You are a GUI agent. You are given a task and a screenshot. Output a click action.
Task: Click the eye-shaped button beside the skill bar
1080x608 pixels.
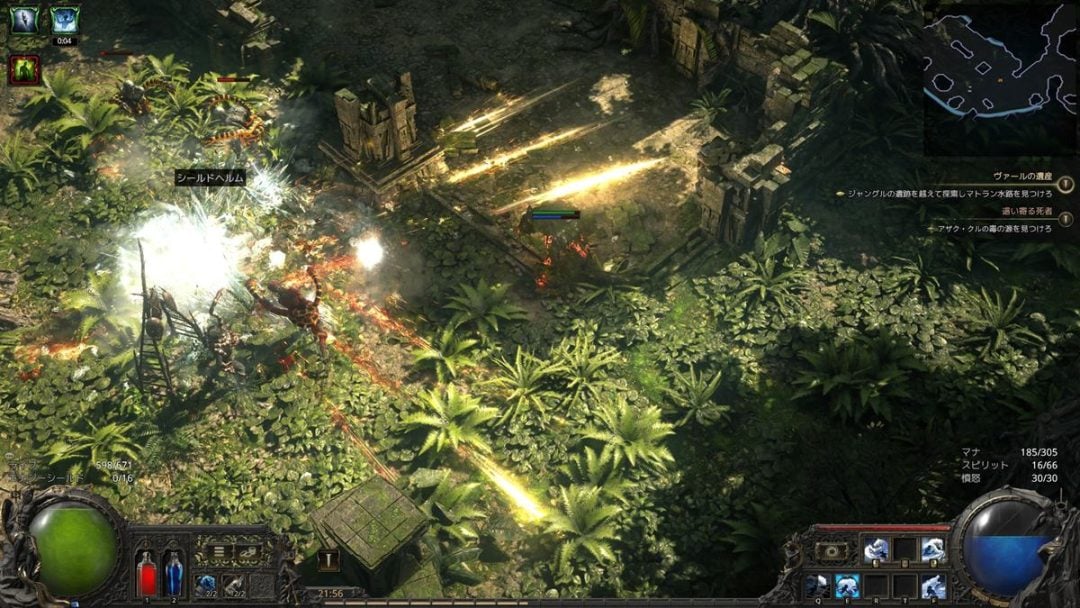pos(830,549)
